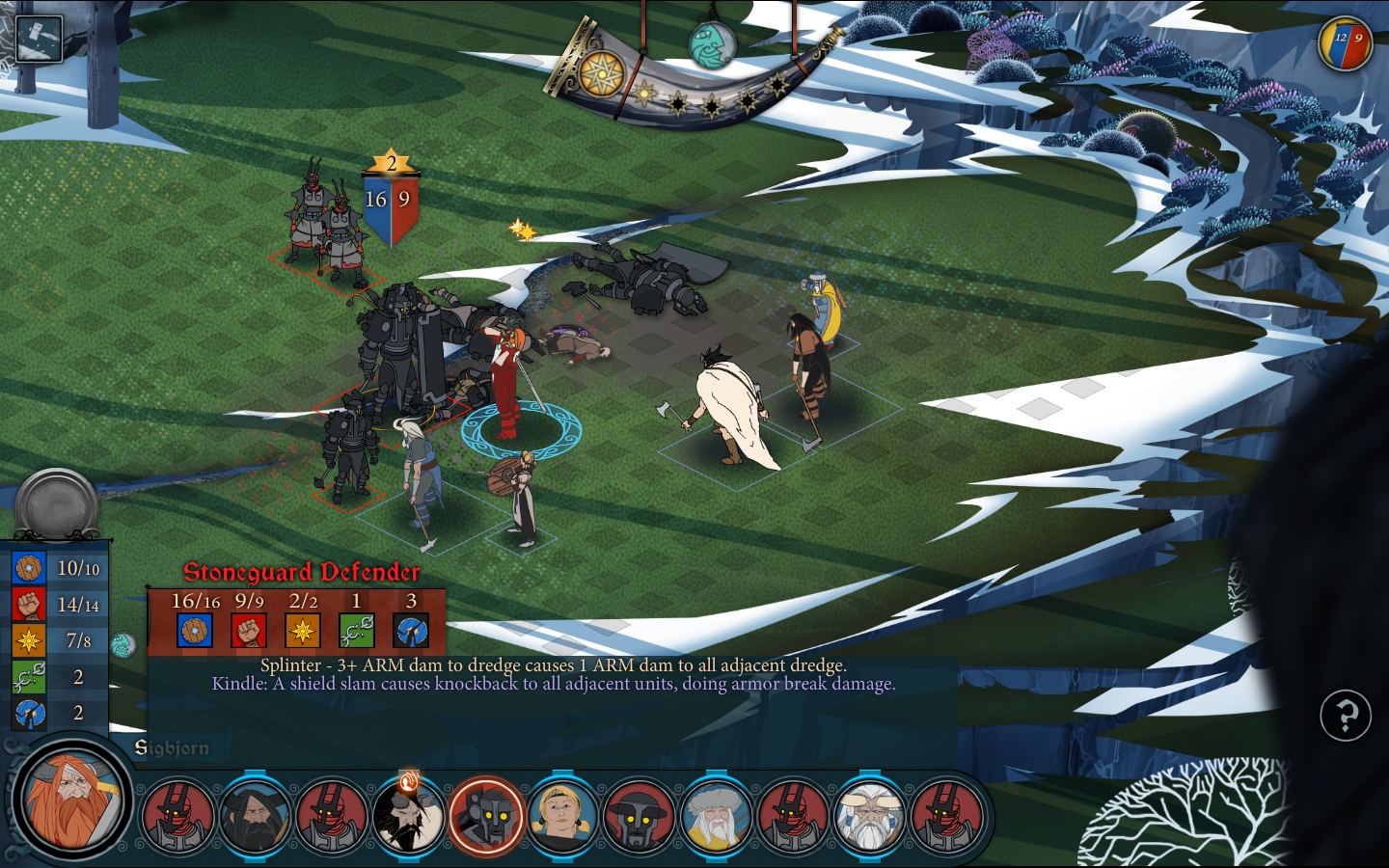Image resolution: width=1389 pixels, height=868 pixels.
Task: Open the help question mark button
Action: click(1345, 715)
